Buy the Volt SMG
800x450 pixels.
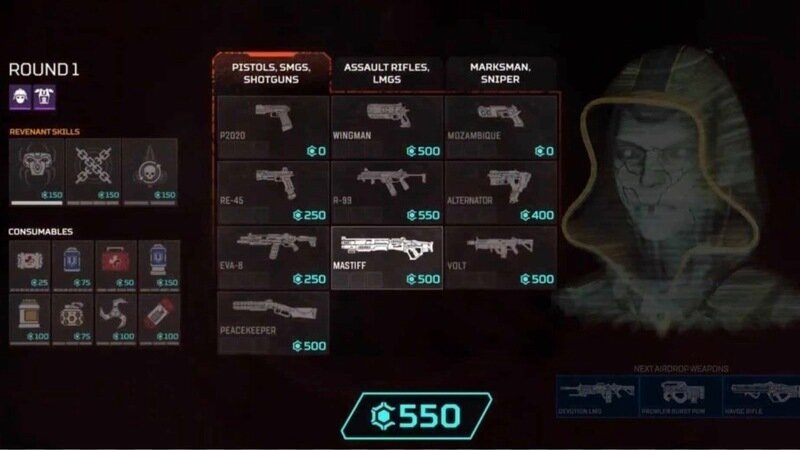point(500,257)
